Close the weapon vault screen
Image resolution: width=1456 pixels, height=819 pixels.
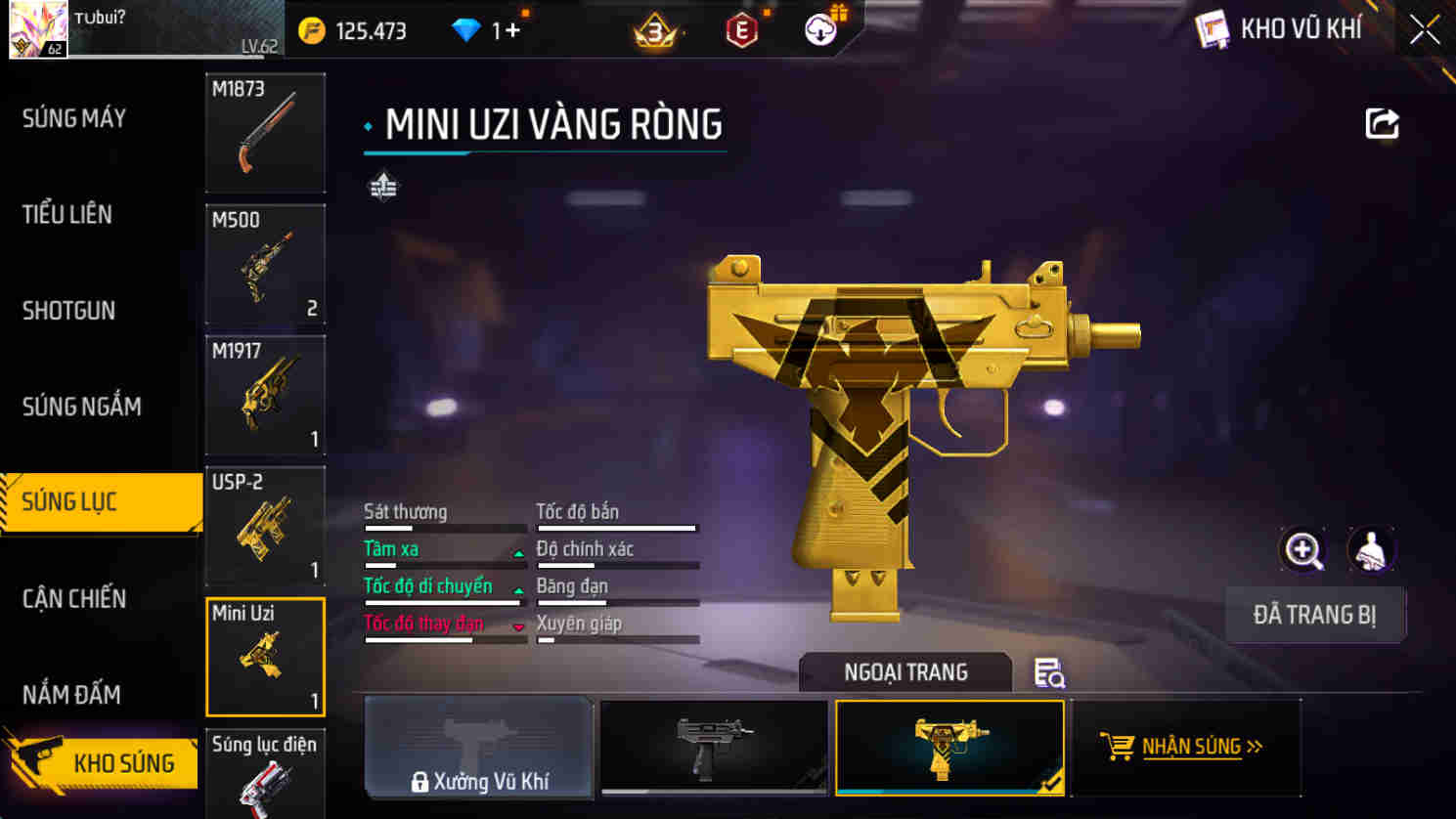[1424, 30]
